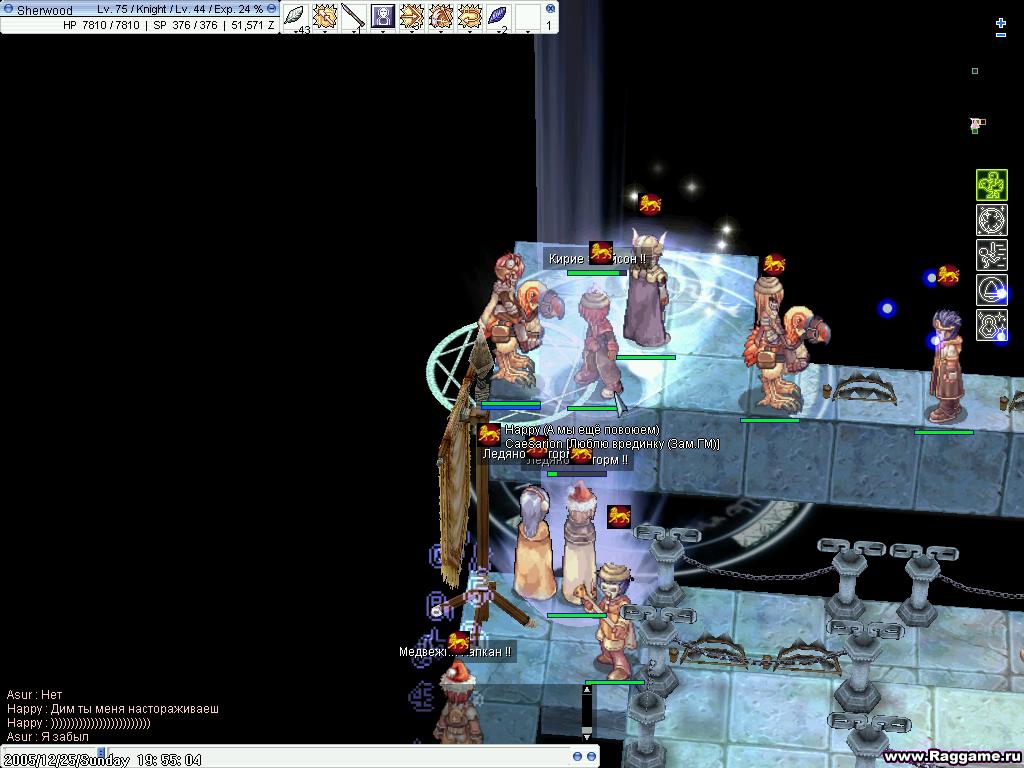
Task: Use the white feather item in the hotbar
Action: tap(296, 16)
